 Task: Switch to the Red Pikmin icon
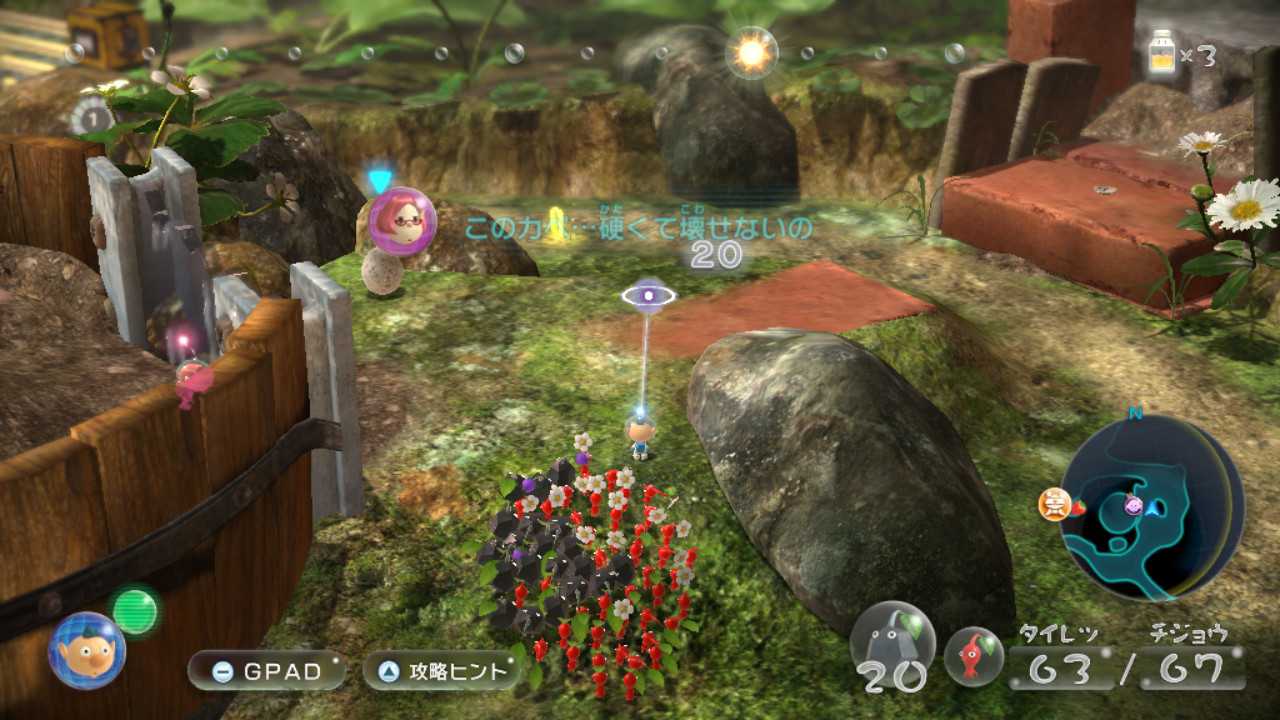[974, 656]
